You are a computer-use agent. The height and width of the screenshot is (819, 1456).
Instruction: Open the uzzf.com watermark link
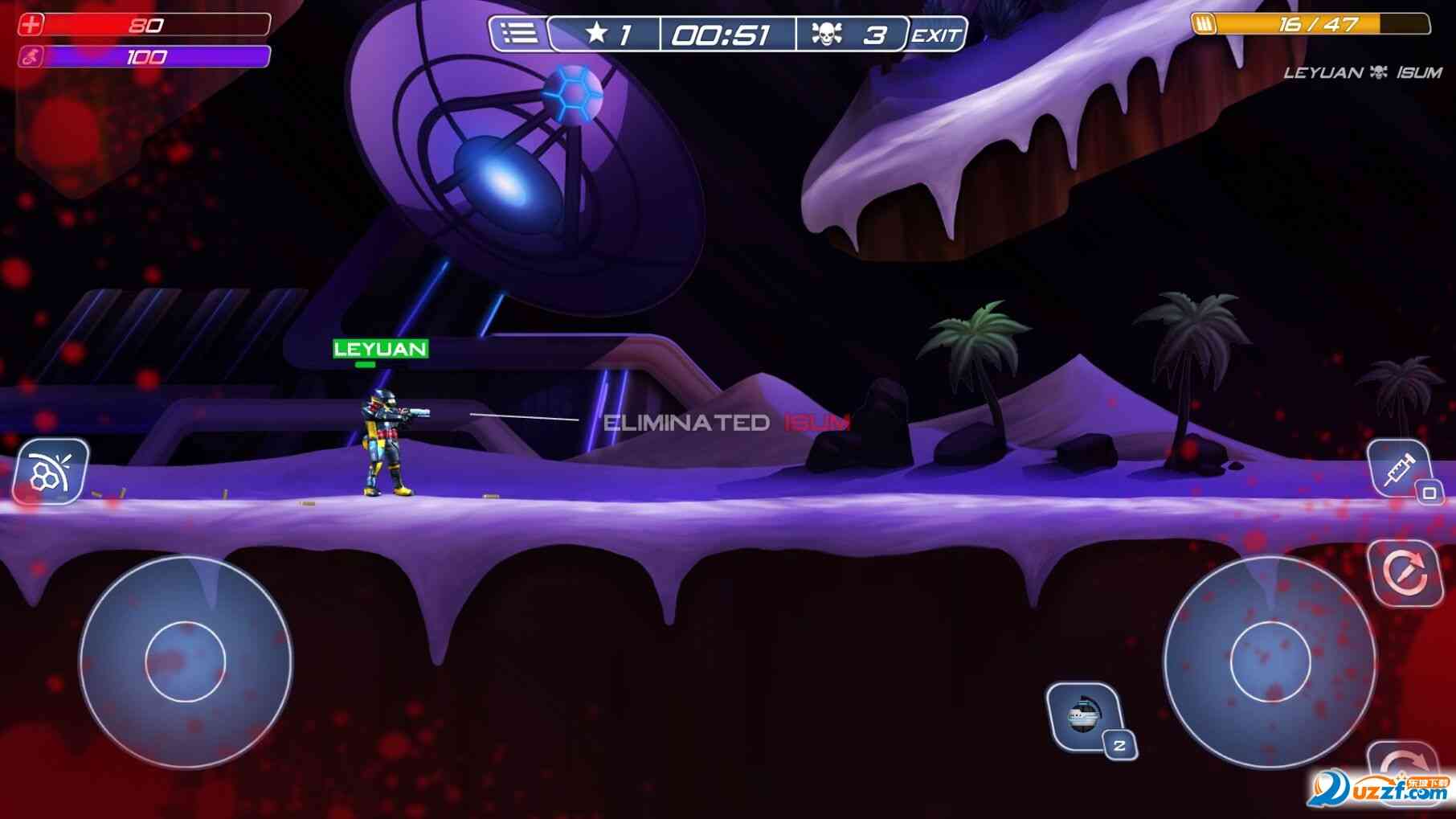pos(1382,790)
